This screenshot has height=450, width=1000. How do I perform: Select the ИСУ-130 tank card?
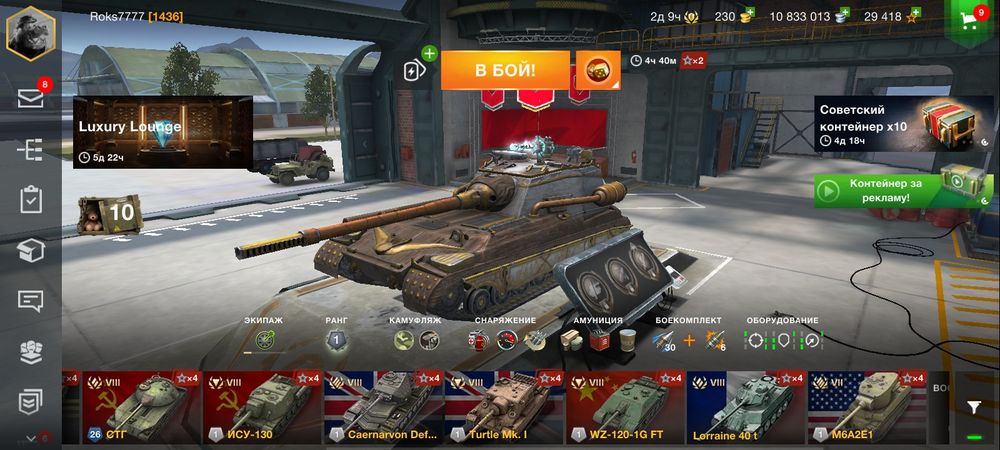[x=262, y=407]
